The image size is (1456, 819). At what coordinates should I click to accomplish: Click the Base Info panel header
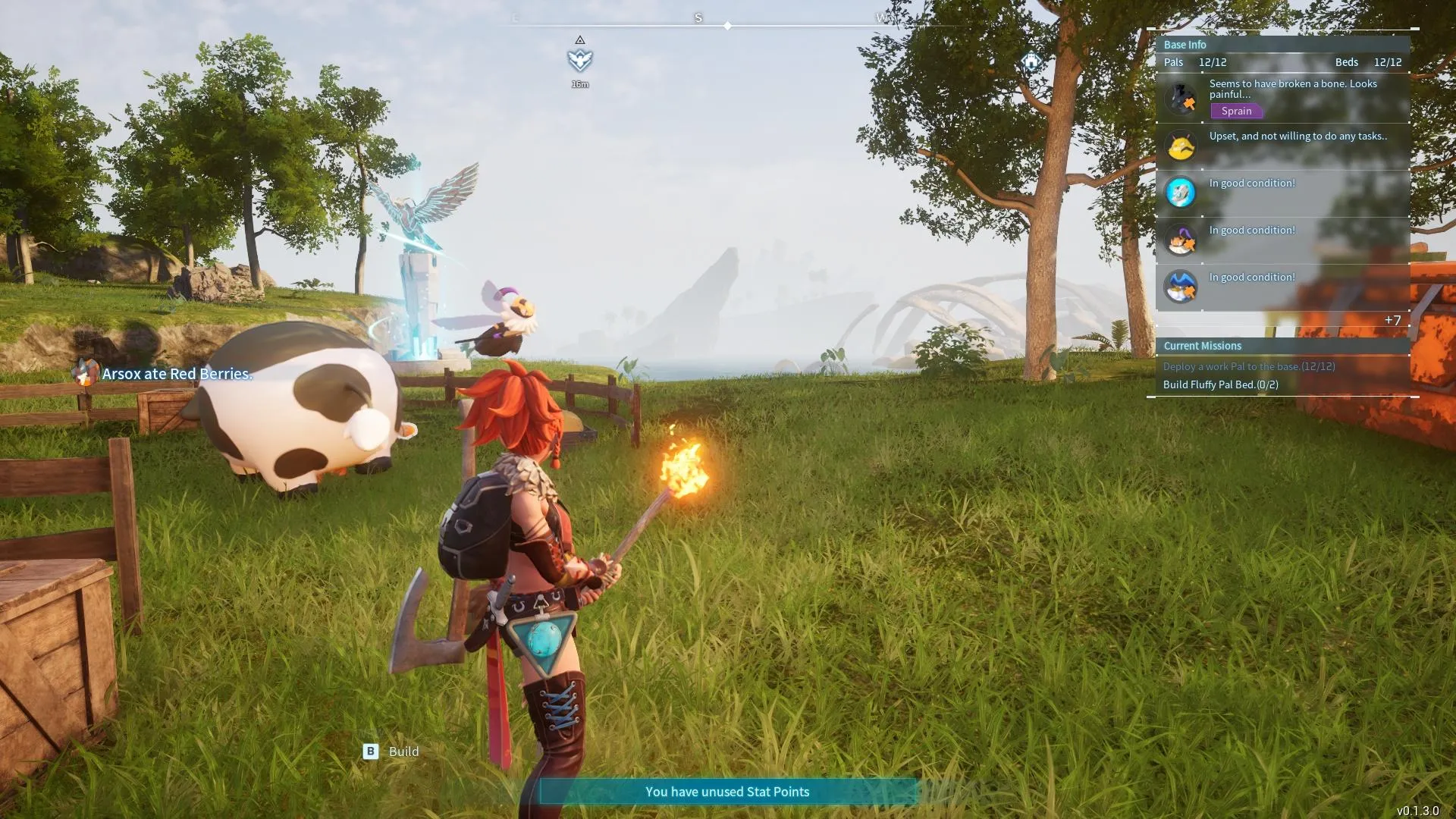click(x=1185, y=45)
